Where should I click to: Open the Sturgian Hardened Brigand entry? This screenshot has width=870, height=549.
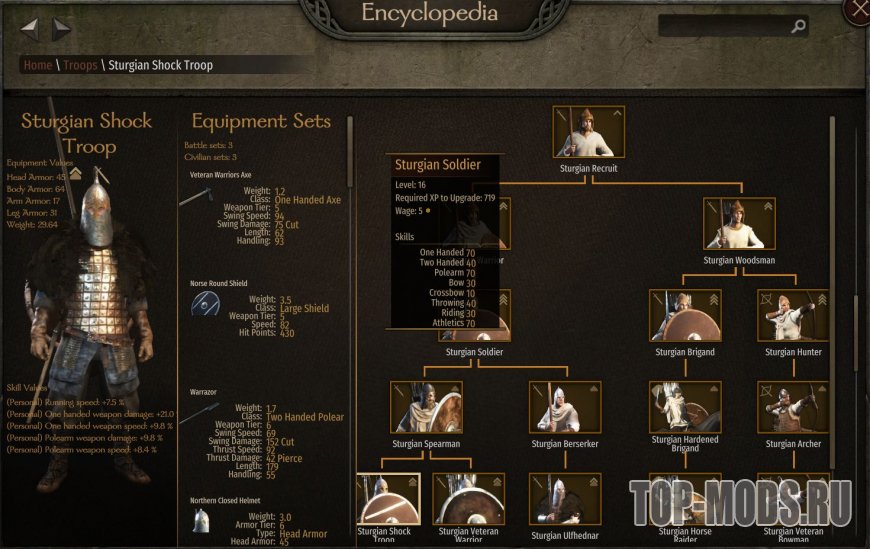685,406
